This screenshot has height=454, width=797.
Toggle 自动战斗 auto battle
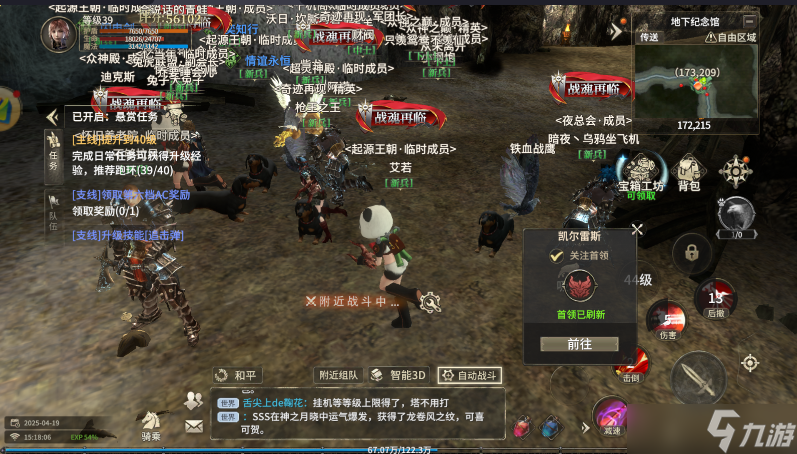coord(471,376)
